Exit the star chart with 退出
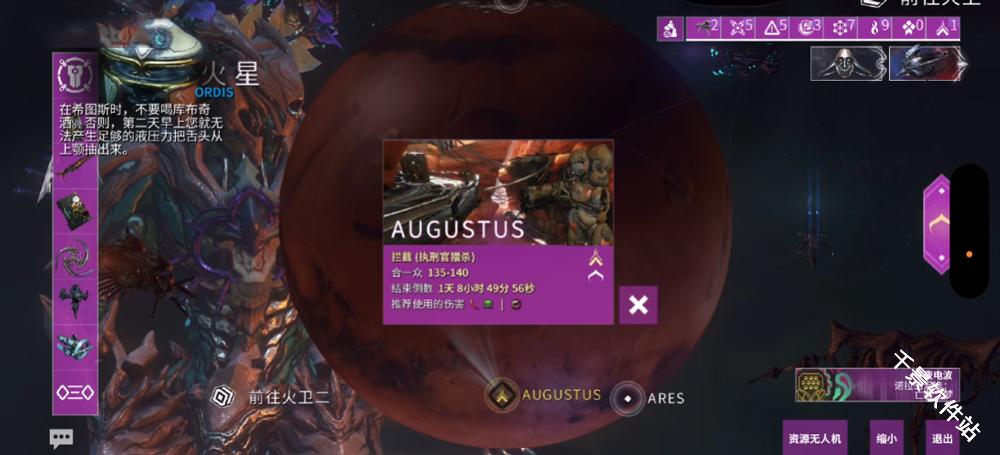1000x455 pixels. click(941, 438)
